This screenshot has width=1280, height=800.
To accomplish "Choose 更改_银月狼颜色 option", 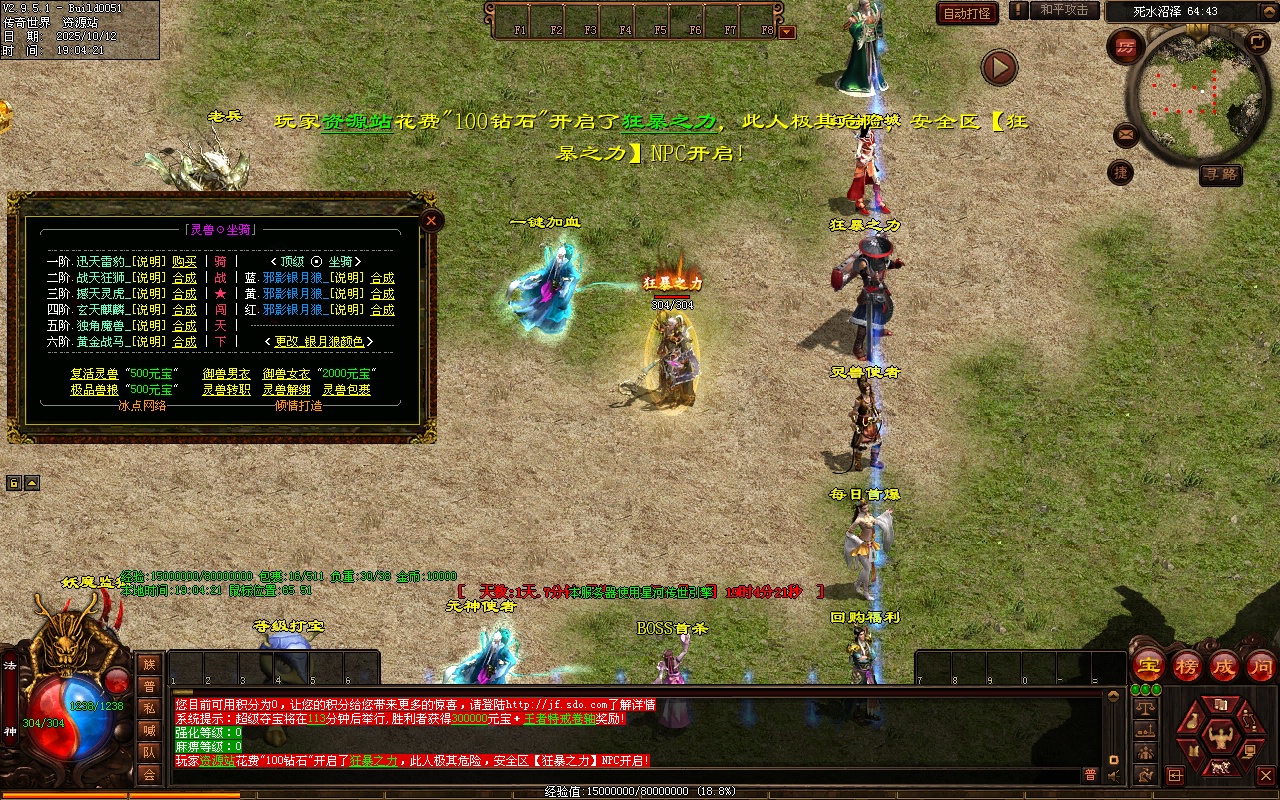I will (x=319, y=342).
